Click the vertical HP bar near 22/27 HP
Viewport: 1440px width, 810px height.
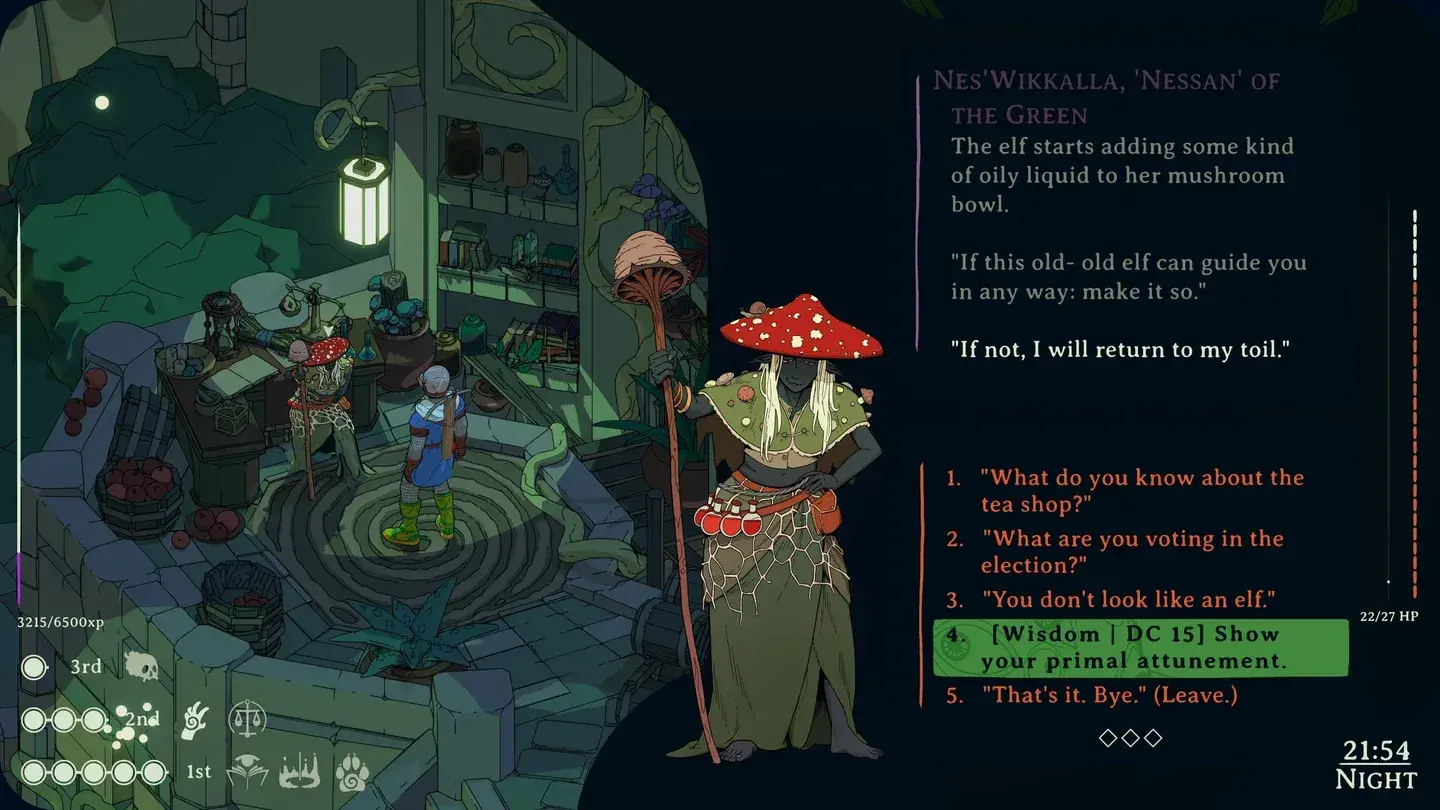click(1417, 400)
